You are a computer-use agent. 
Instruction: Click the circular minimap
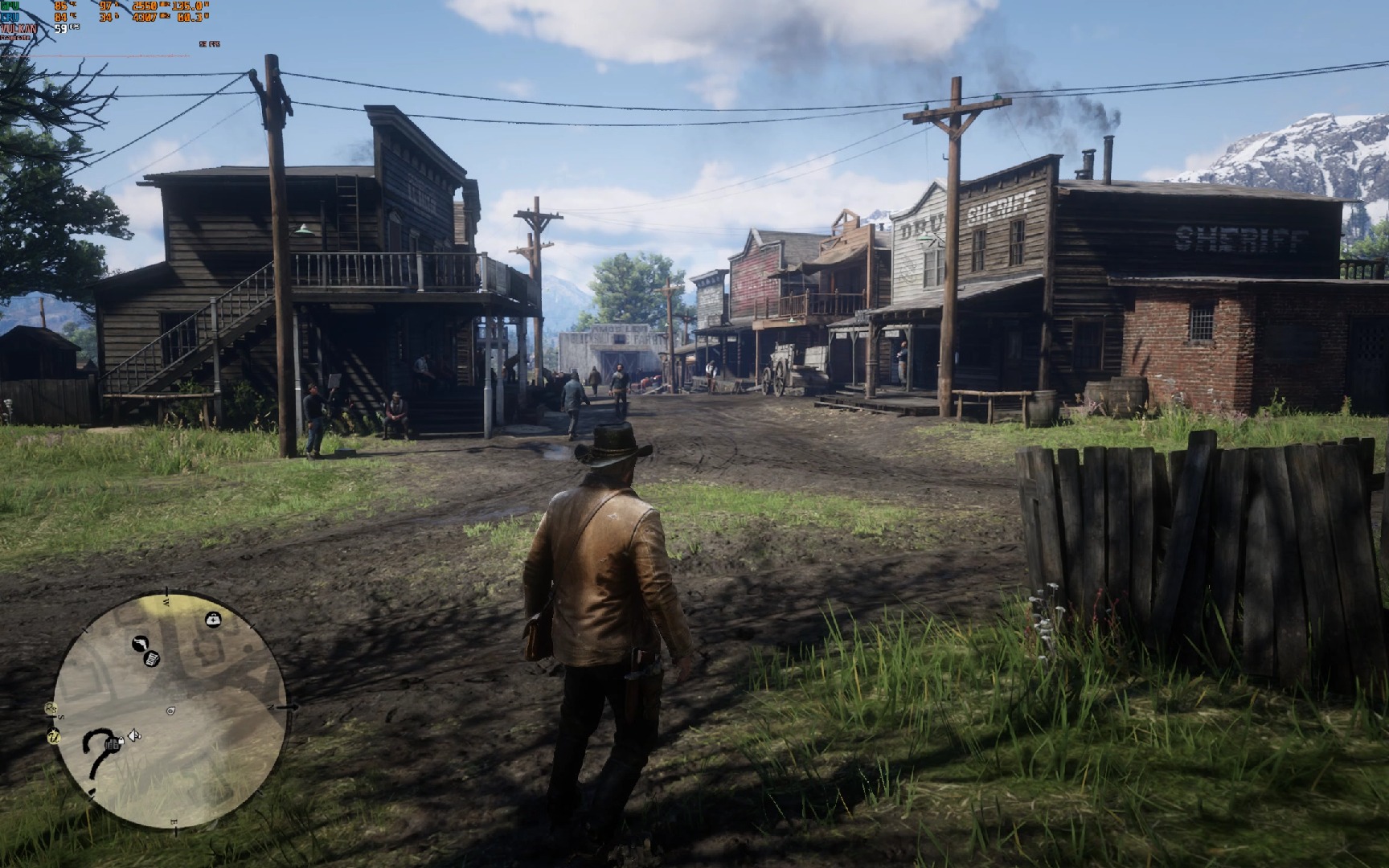(170, 710)
